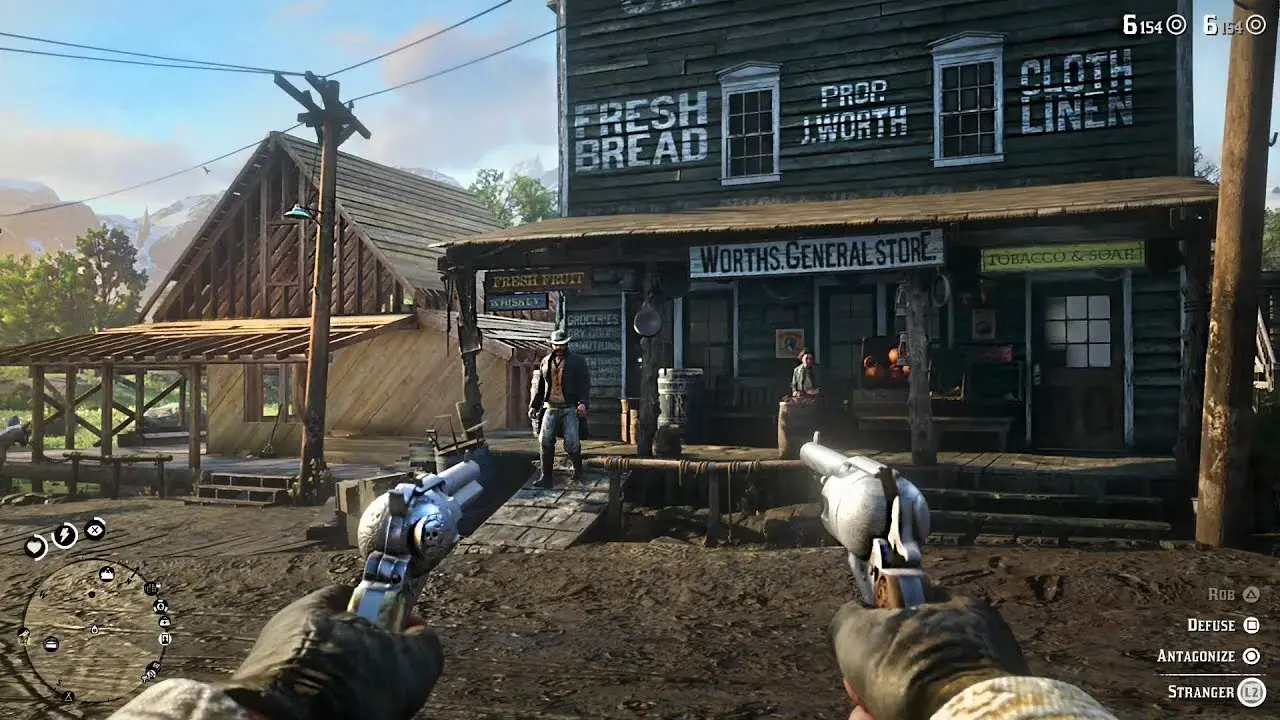Select the poker spade chip map marker
The image size is (1280, 720).
point(160,606)
